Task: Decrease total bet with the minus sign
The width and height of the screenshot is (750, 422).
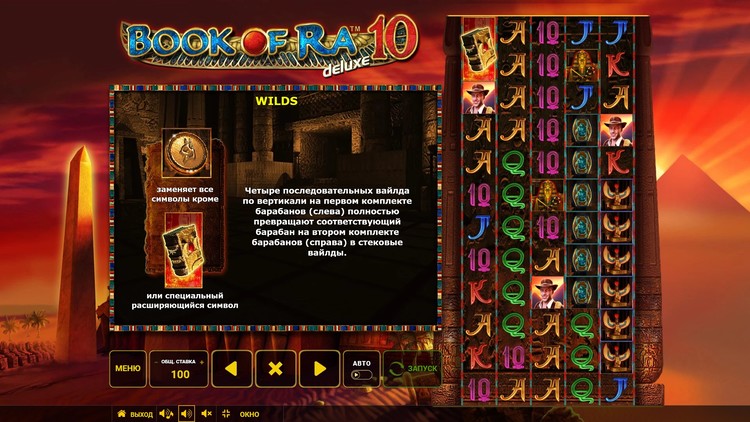Action: tap(157, 360)
